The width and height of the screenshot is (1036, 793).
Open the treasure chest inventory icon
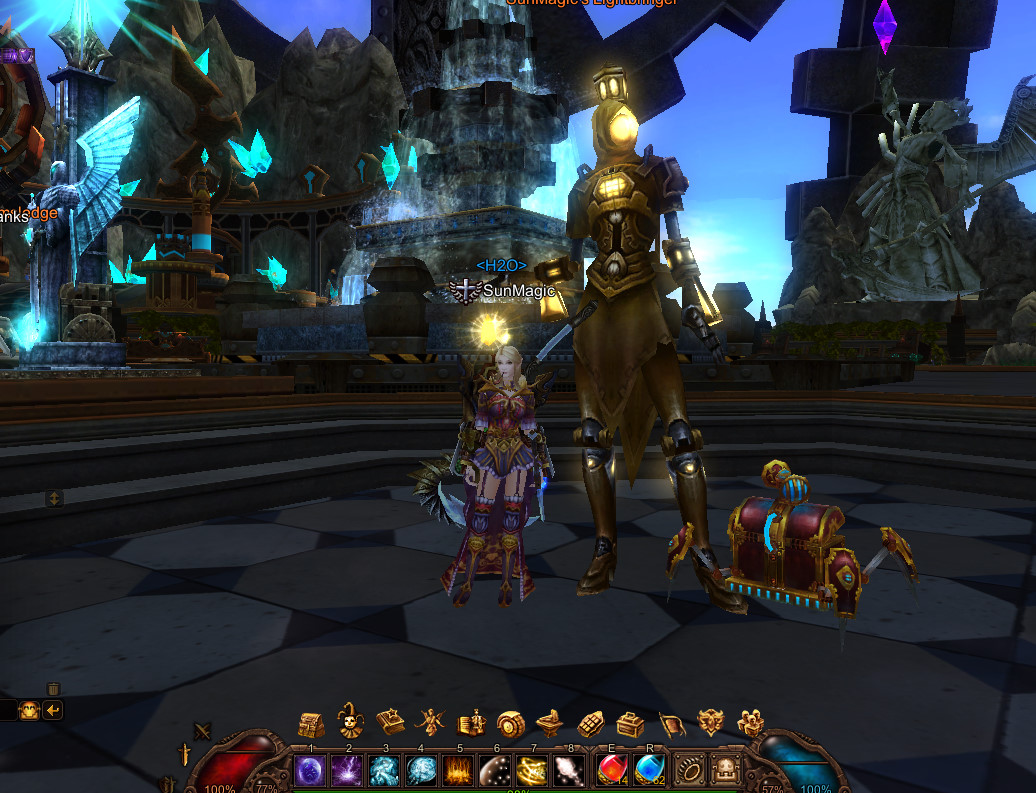[x=312, y=723]
